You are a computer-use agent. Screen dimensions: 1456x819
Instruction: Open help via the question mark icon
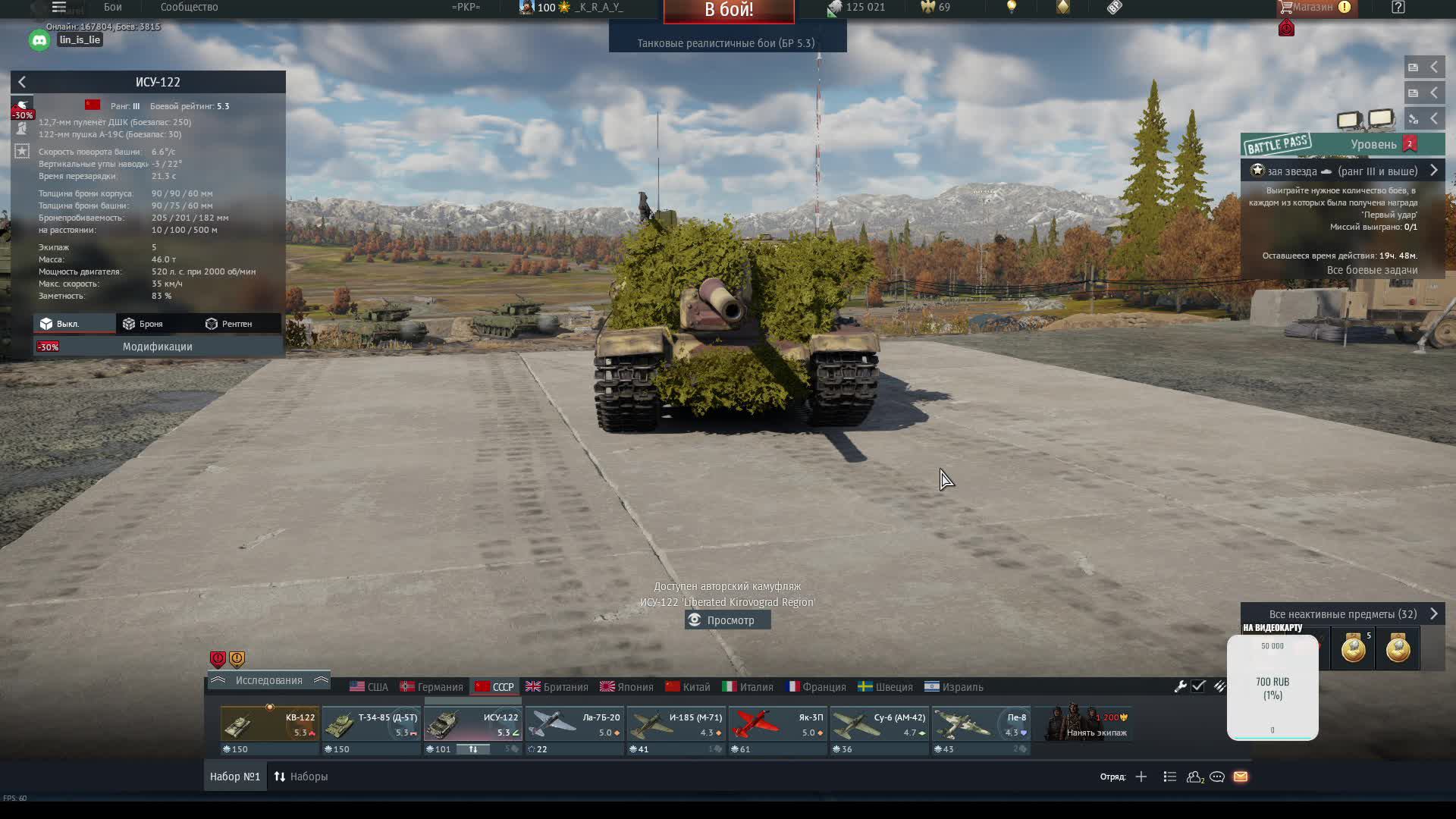click(x=1398, y=8)
